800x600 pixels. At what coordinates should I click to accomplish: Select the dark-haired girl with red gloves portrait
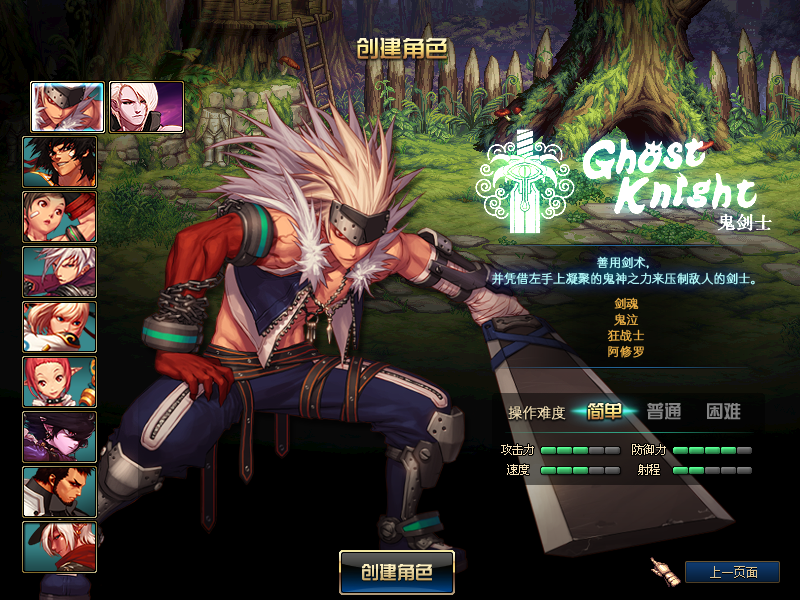60,217
